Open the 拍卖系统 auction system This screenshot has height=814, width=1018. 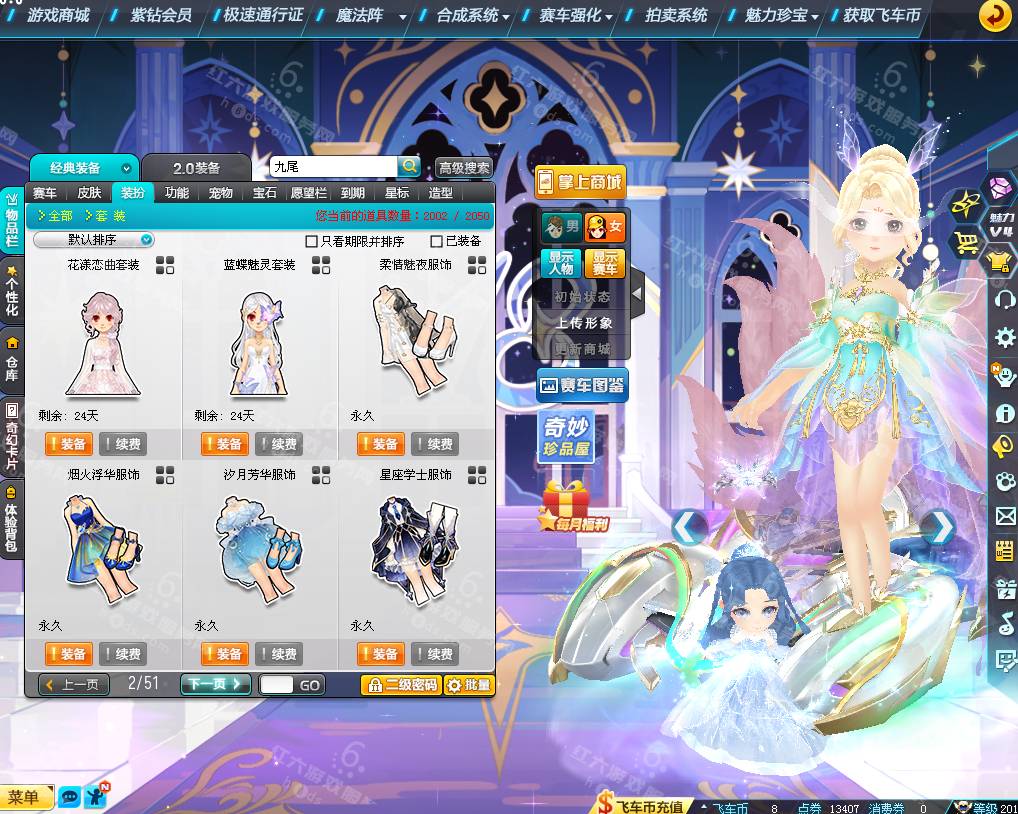[676, 15]
